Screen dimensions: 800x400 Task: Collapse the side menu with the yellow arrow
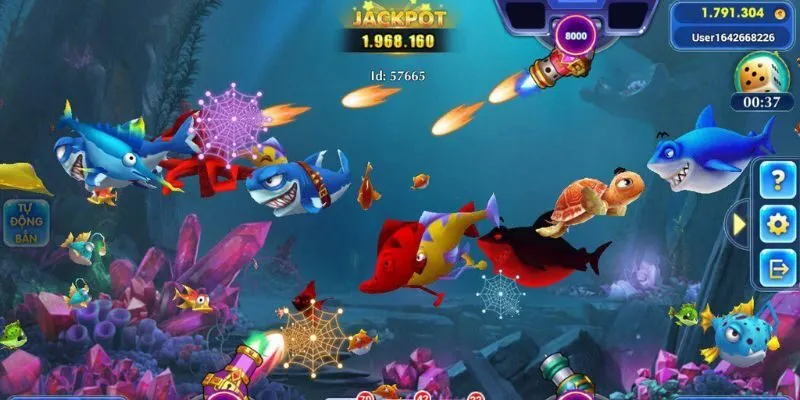(x=740, y=224)
